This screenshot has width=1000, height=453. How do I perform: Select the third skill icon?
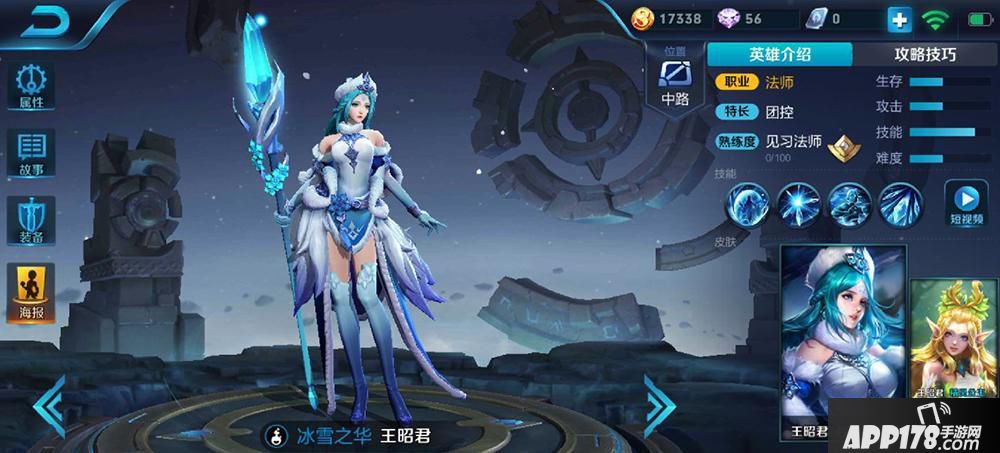850,204
